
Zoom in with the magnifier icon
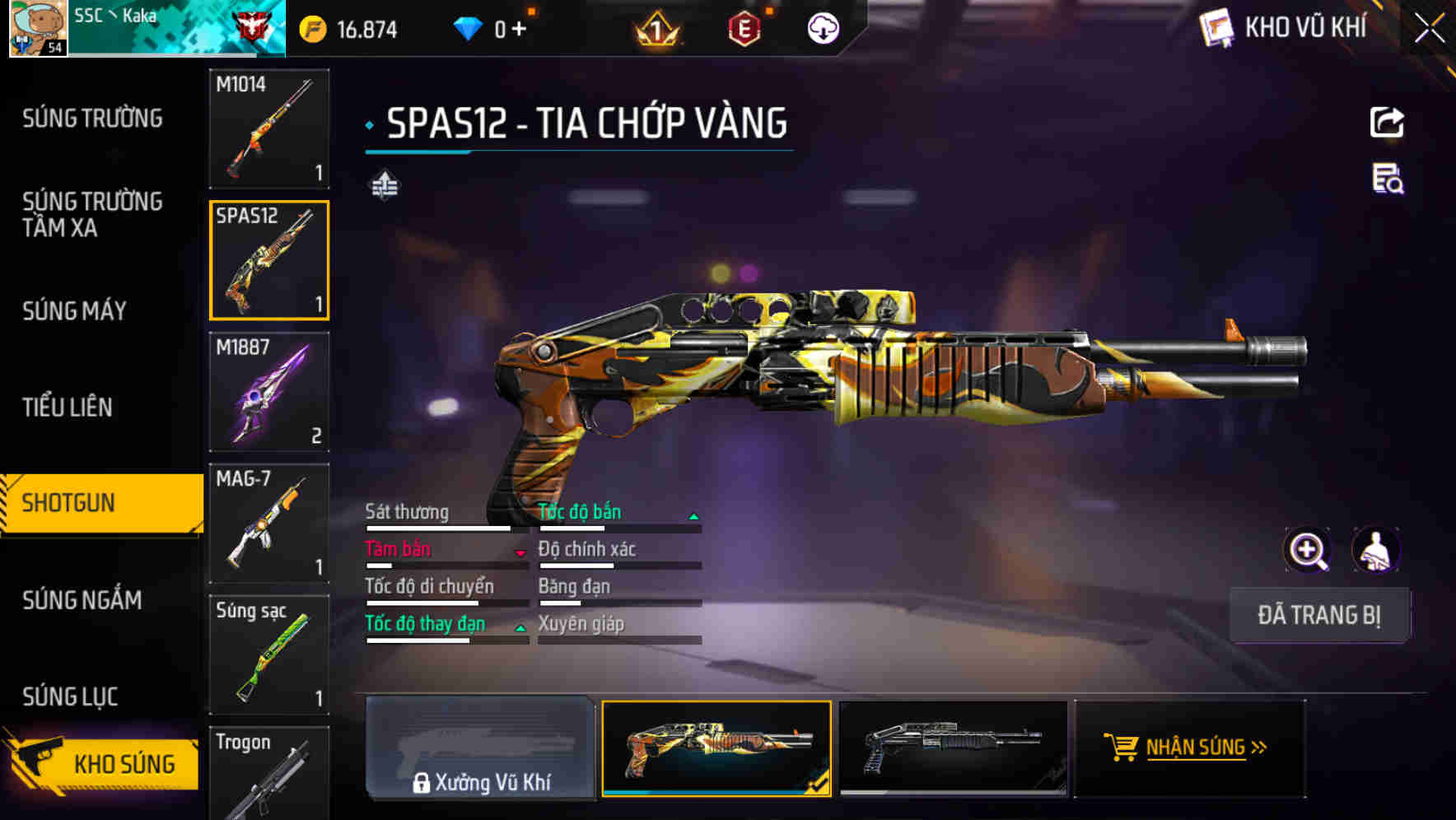(1307, 550)
